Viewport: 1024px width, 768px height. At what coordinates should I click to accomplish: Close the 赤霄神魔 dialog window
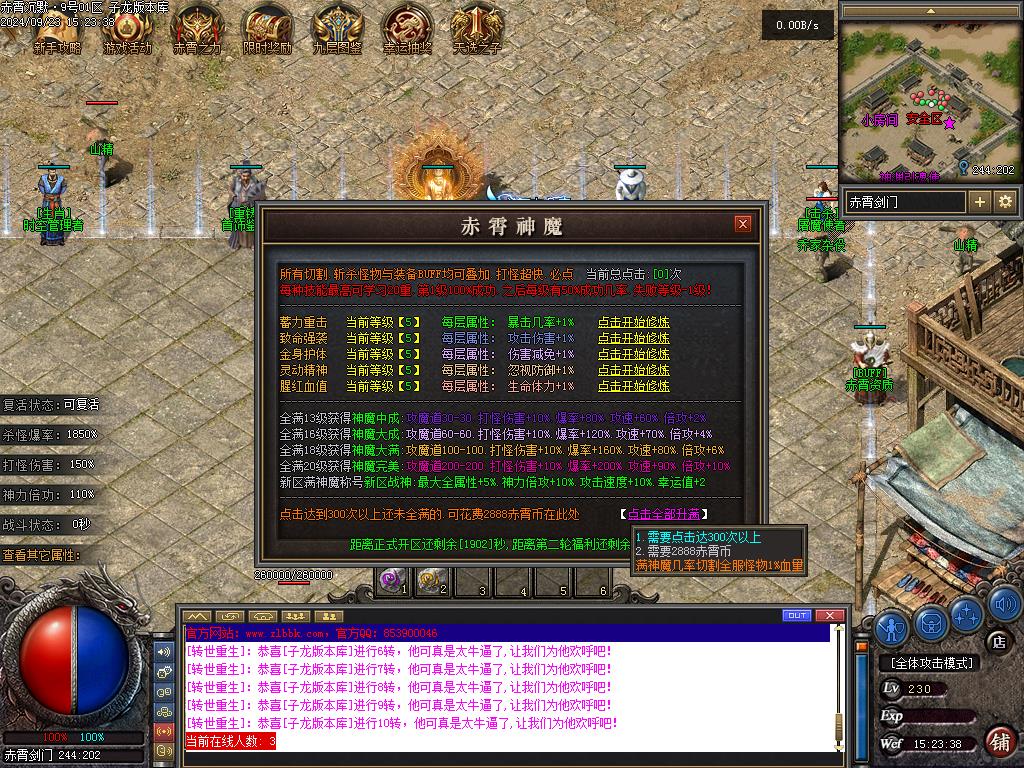pyautogui.click(x=742, y=224)
